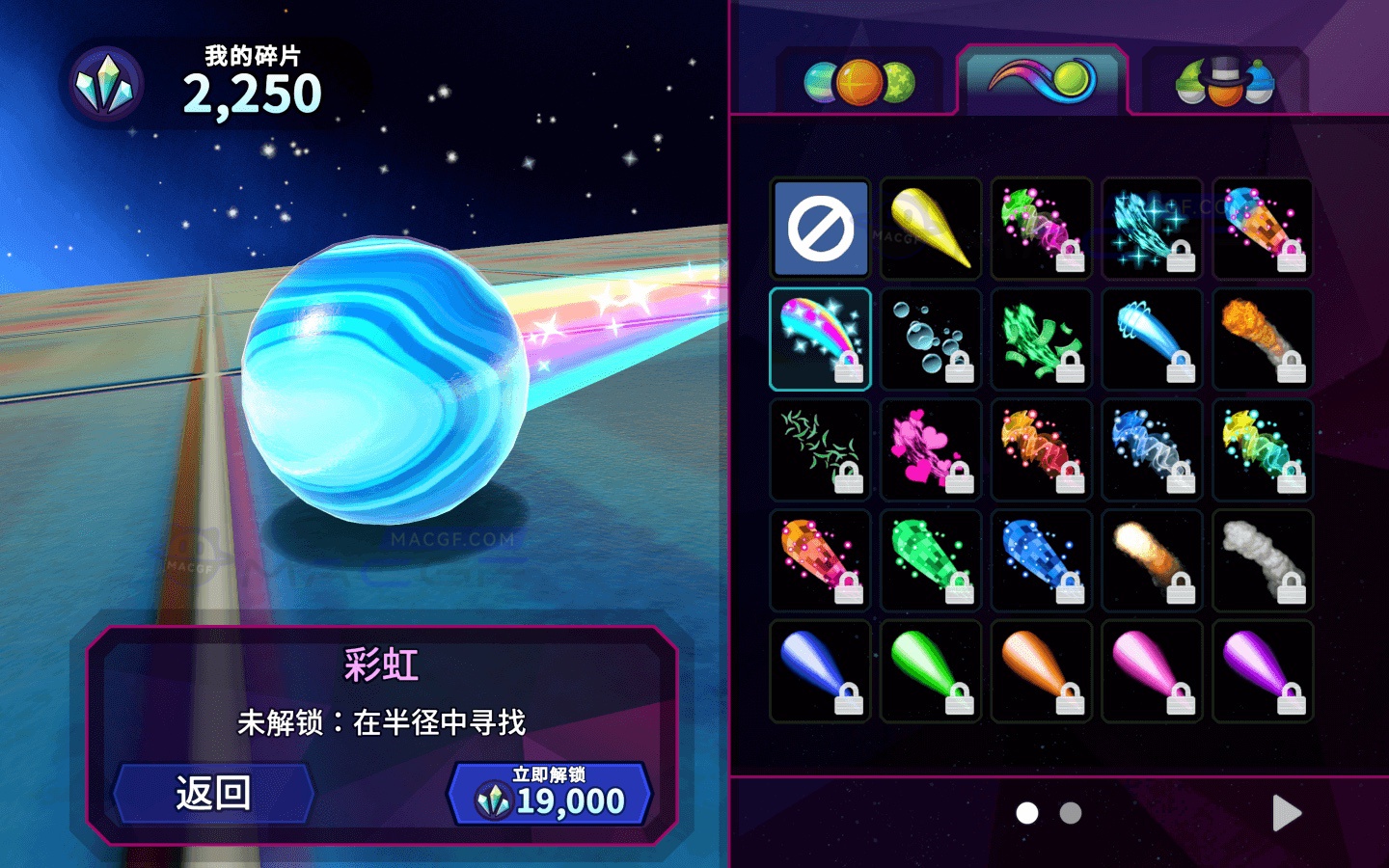This screenshot has height=868, width=1389.
Task: Go to the second page of trails
Action: click(1073, 813)
